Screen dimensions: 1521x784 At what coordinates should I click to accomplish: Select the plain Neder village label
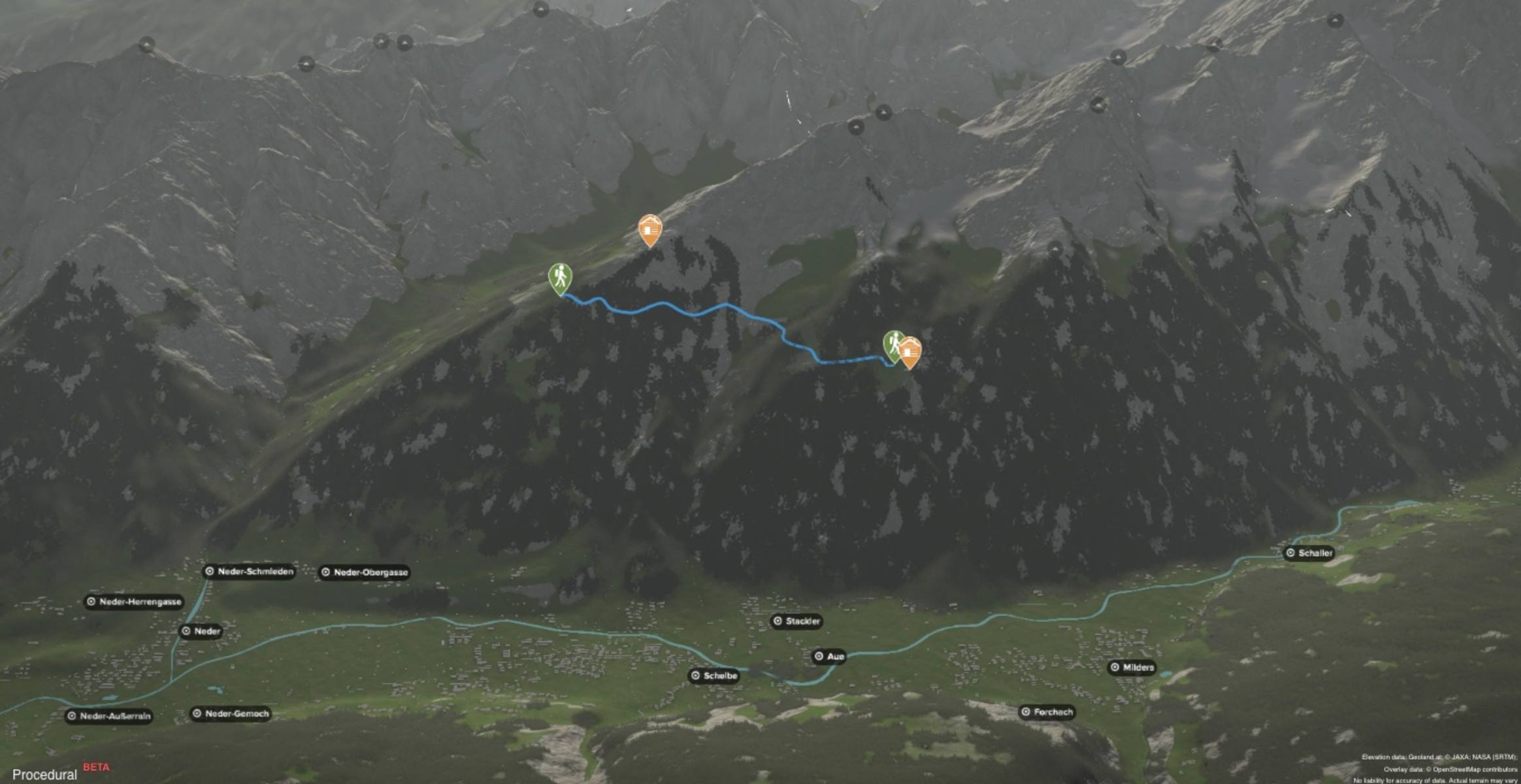point(201,631)
